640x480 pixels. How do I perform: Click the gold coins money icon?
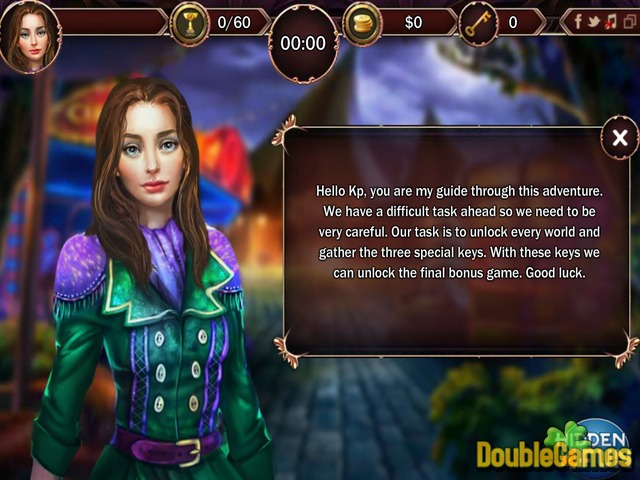click(362, 22)
